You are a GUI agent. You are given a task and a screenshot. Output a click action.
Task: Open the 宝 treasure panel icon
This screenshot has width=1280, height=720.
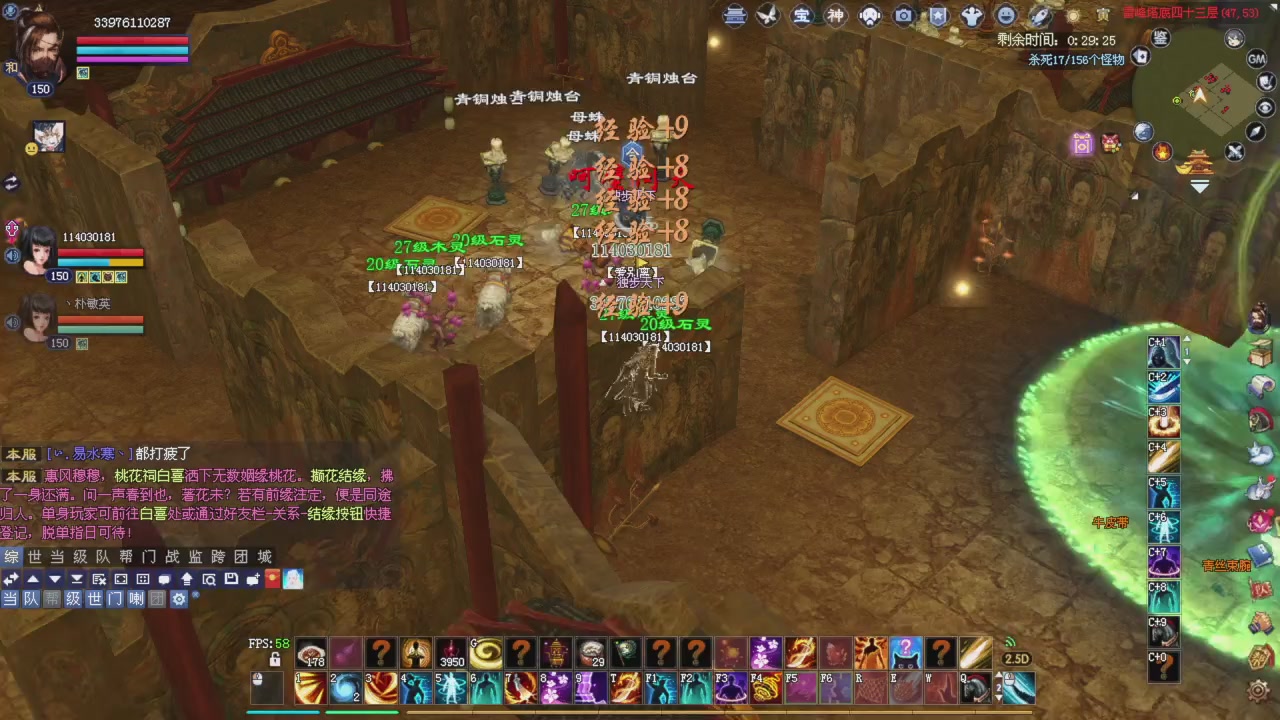[x=802, y=15]
